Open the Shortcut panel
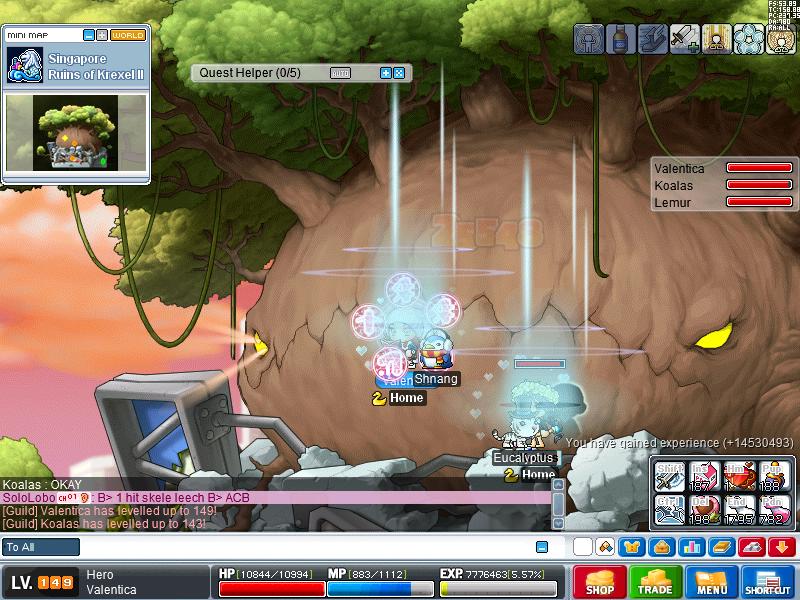 [768, 582]
